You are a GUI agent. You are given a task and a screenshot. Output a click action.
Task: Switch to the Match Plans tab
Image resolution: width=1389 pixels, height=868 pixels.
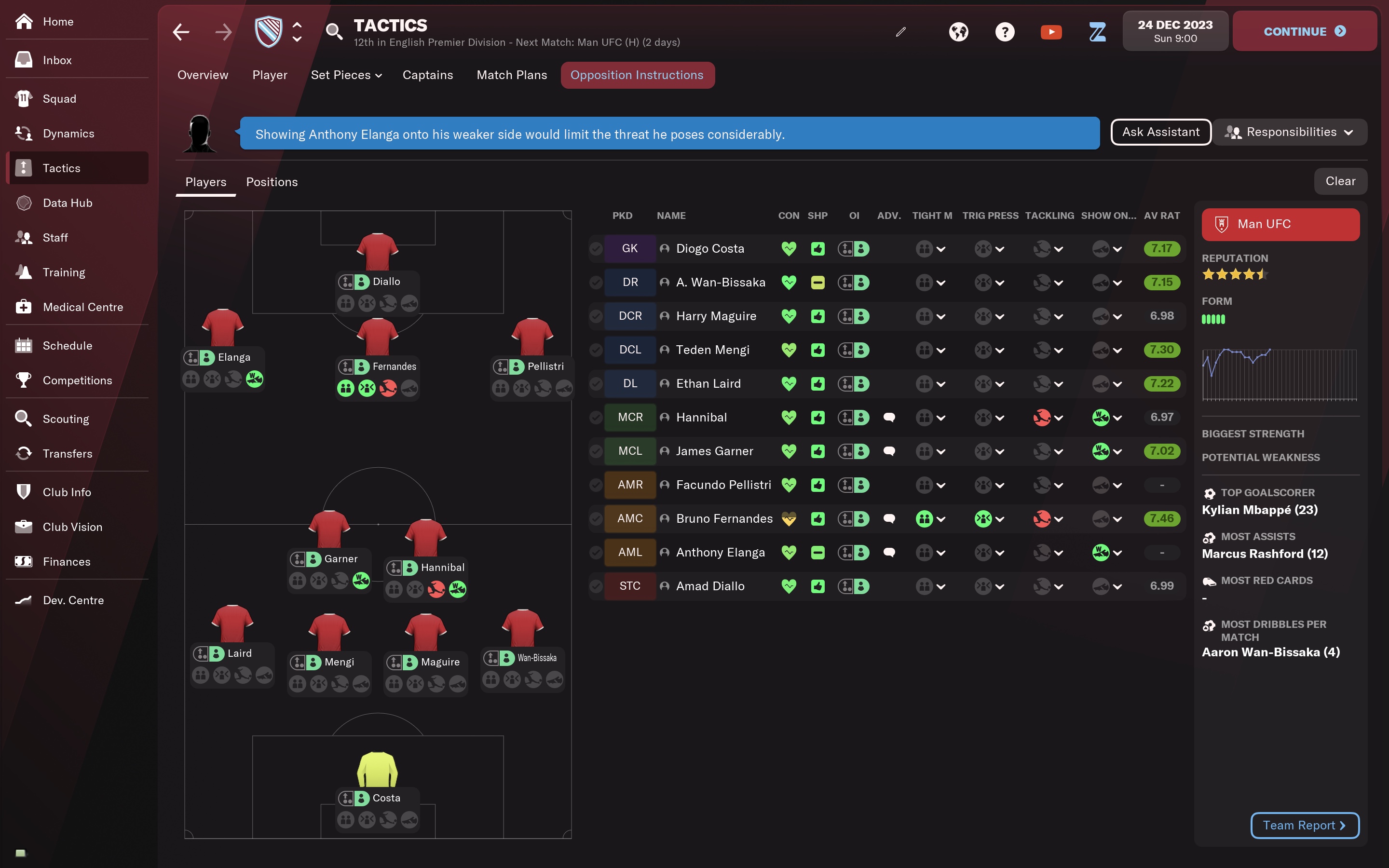click(x=511, y=75)
